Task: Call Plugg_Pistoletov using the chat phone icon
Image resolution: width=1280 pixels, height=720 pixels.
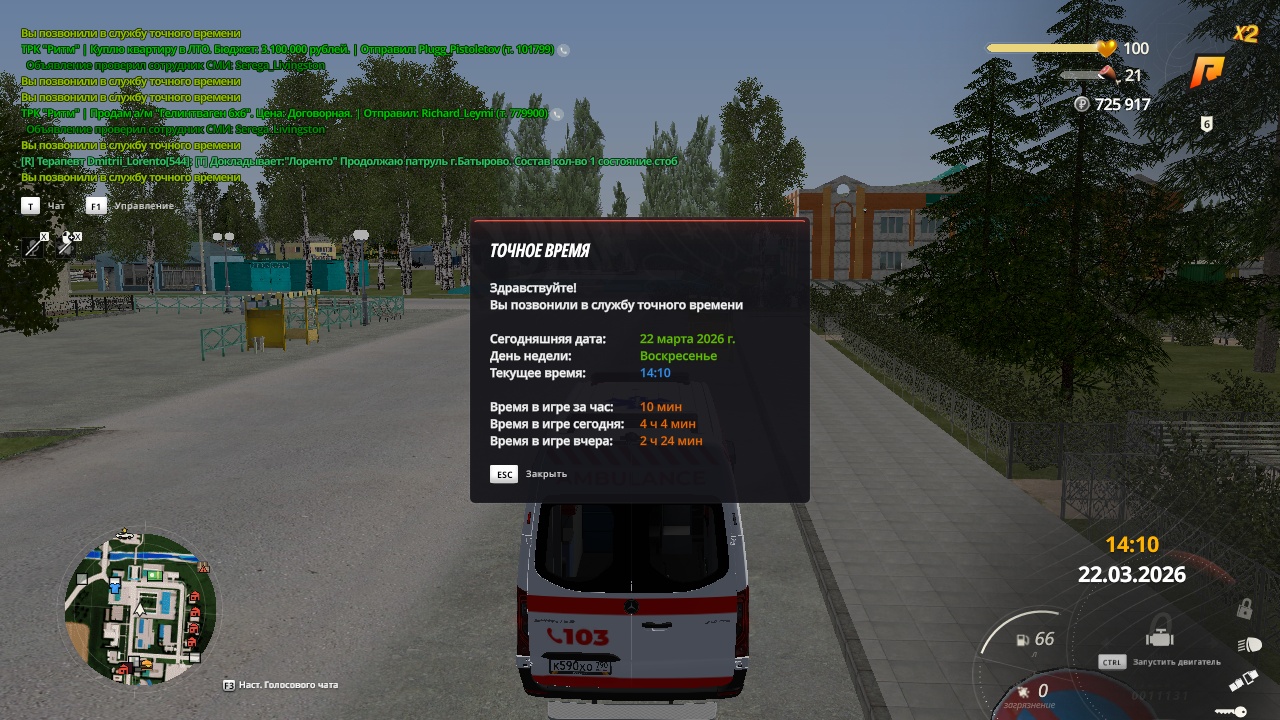Action: coord(564,49)
